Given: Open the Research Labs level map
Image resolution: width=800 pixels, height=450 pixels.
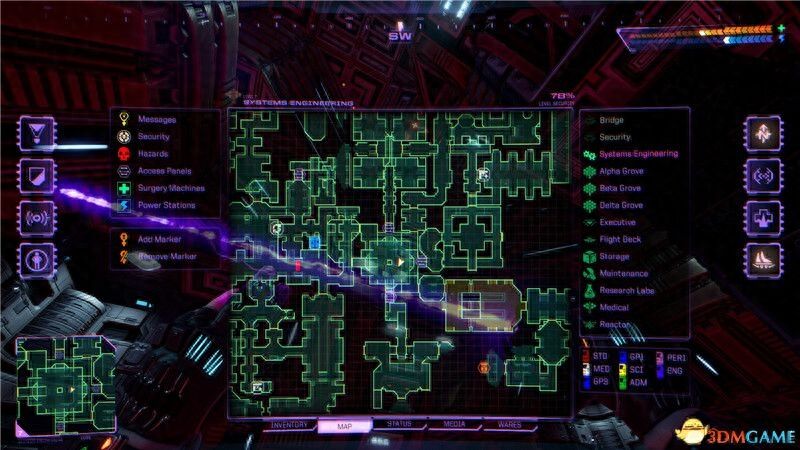Looking at the screenshot, I should point(626,290).
